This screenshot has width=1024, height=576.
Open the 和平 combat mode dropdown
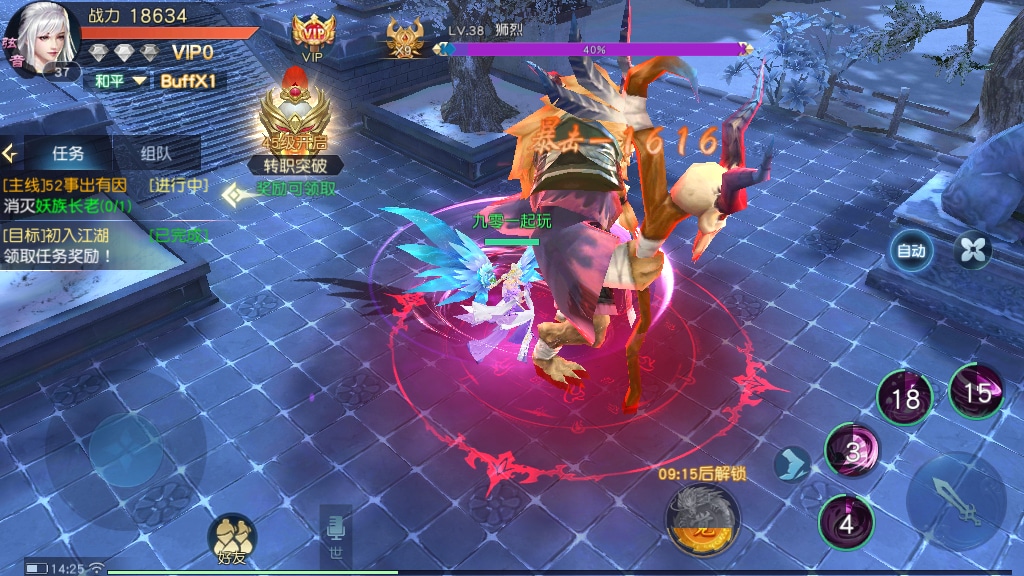(x=120, y=81)
